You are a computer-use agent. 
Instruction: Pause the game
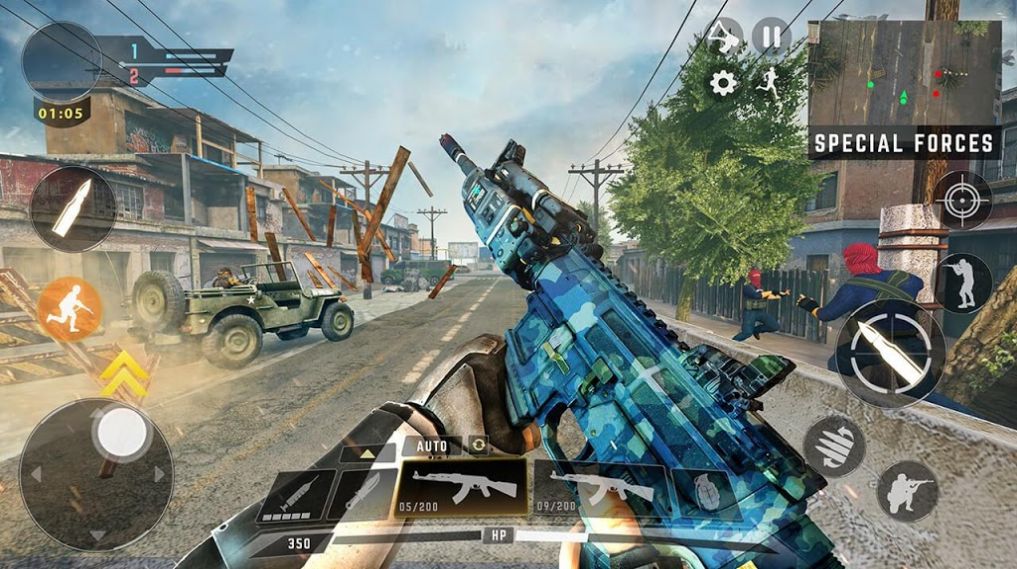point(771,37)
